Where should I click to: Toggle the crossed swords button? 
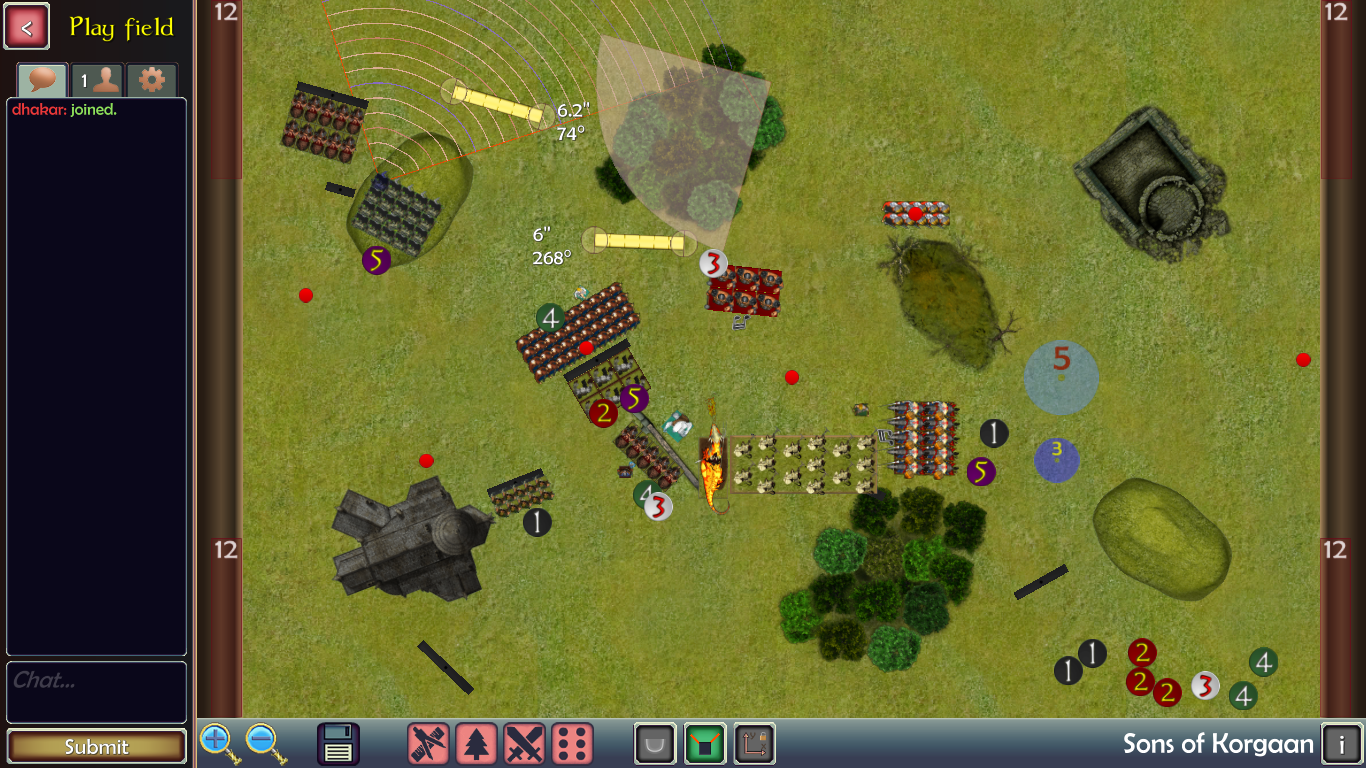524,744
